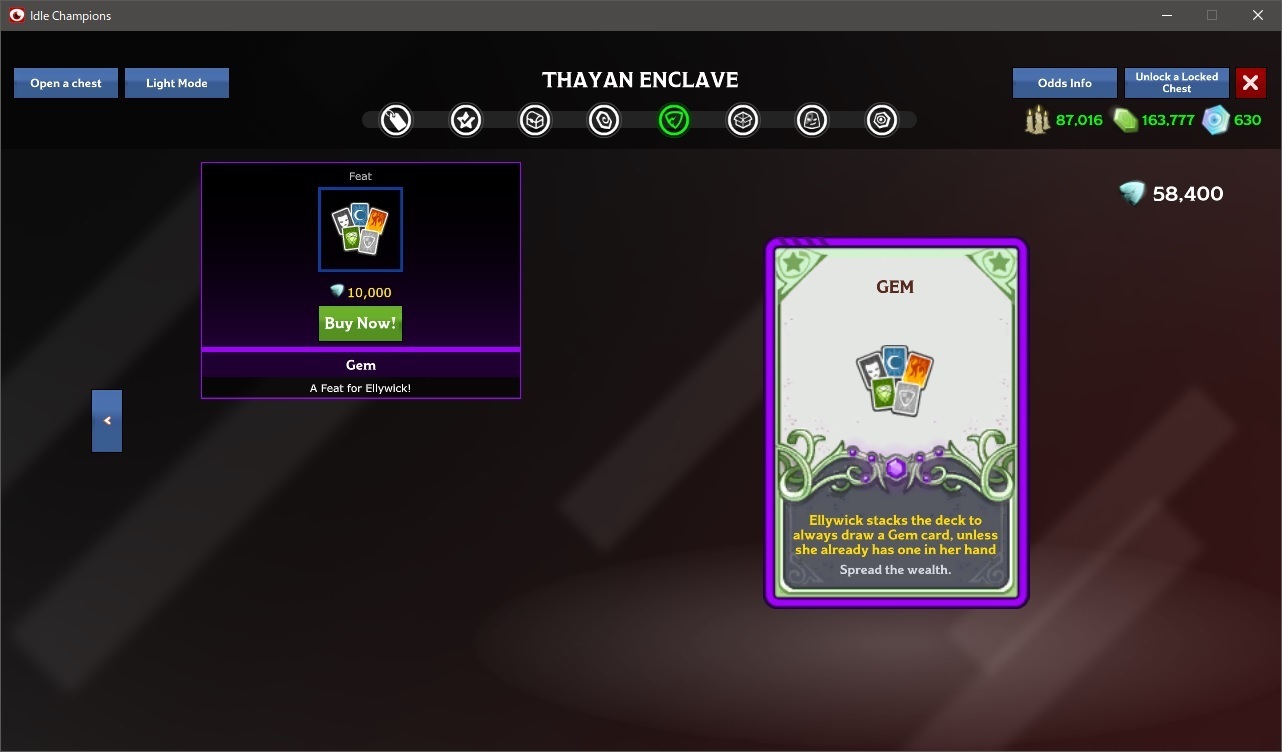Click the Open a chest button
This screenshot has width=1282, height=752.
pos(66,83)
